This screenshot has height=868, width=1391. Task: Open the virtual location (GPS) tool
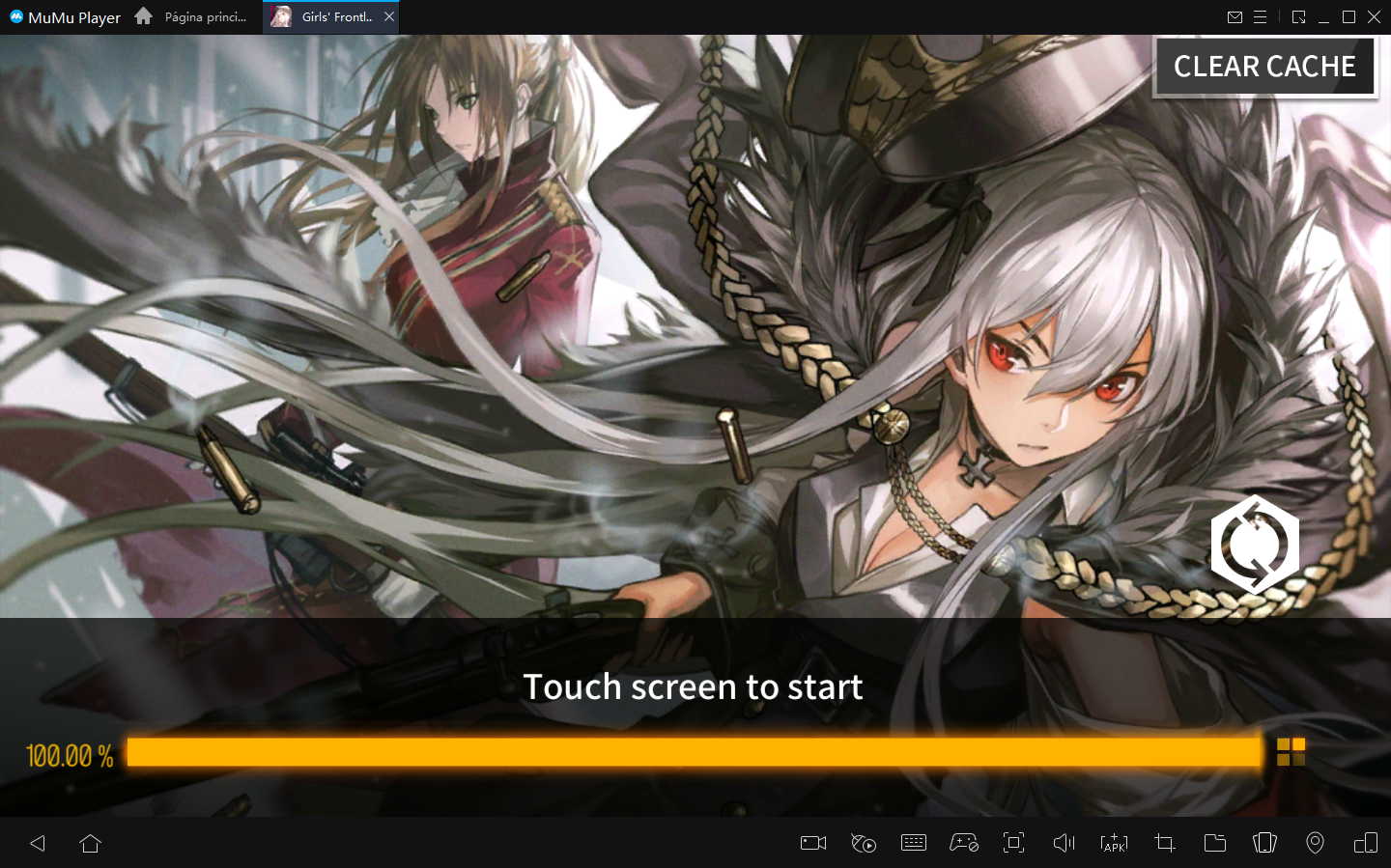[1315, 843]
